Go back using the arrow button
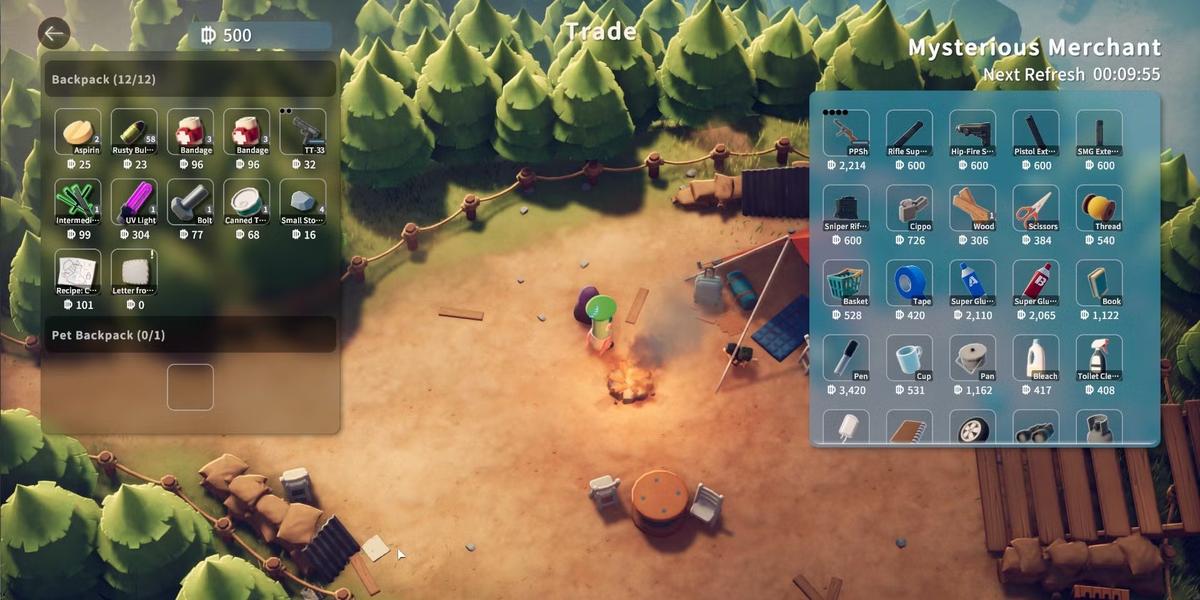 (54, 34)
